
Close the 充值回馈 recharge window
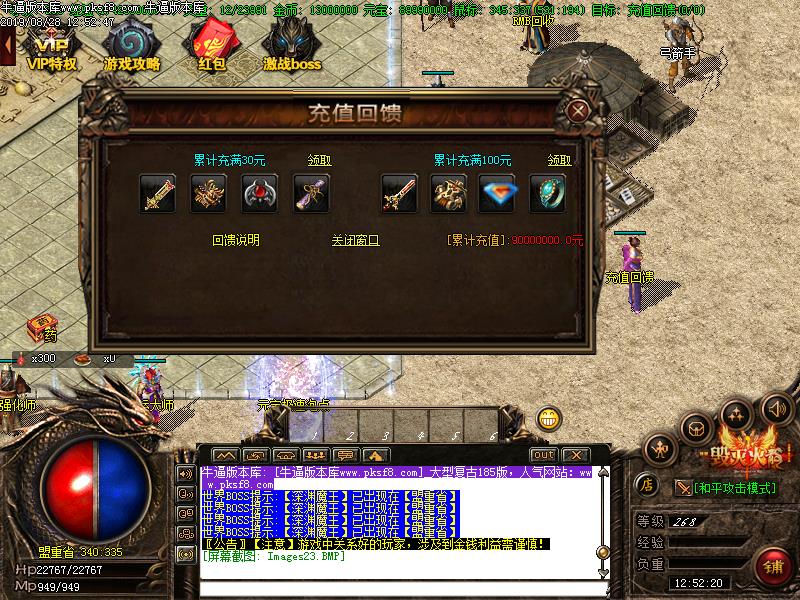(576, 111)
